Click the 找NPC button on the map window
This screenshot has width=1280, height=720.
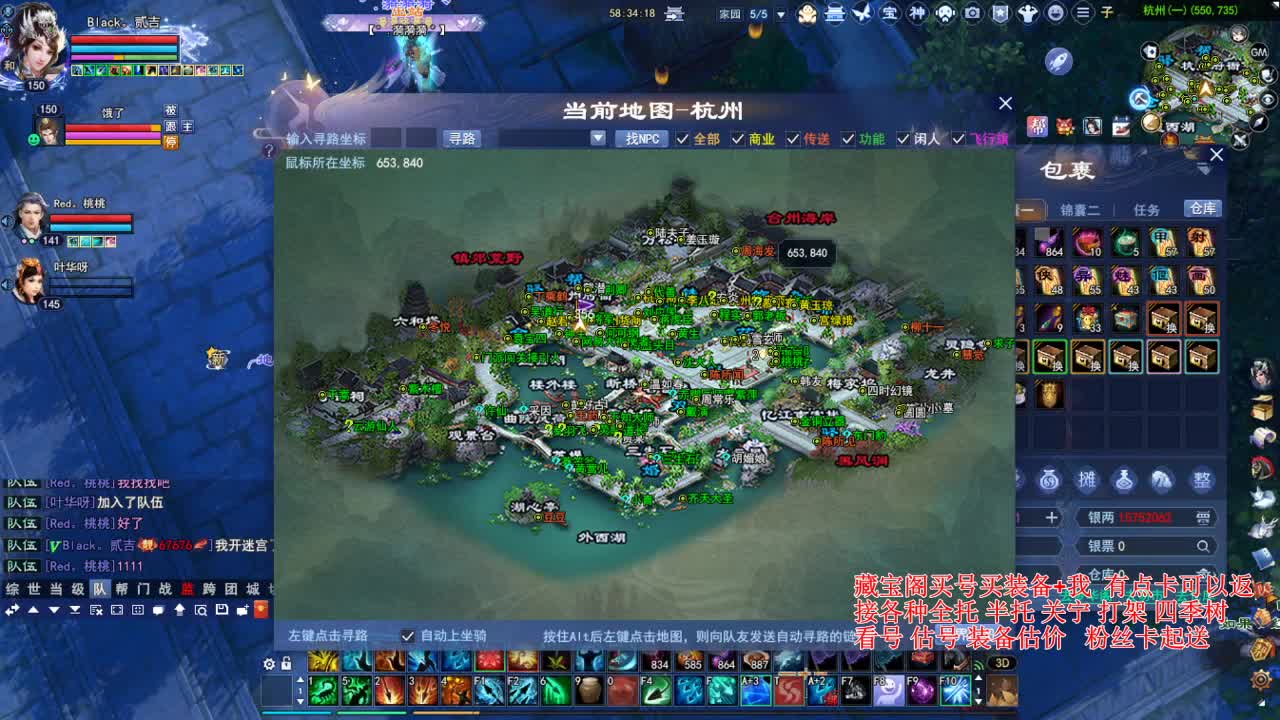pos(643,138)
